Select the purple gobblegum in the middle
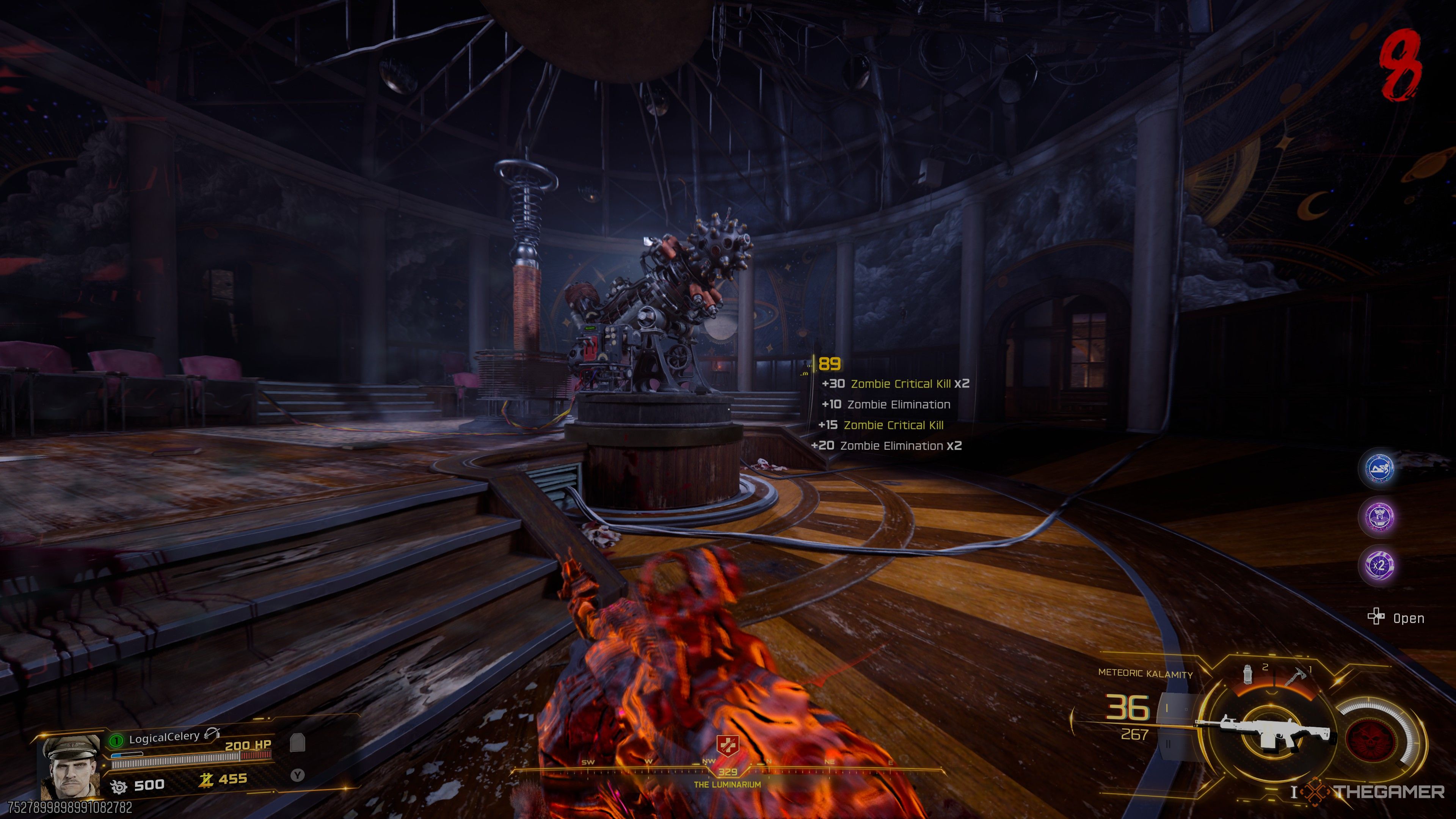This screenshot has width=1456, height=819. 1379,516
